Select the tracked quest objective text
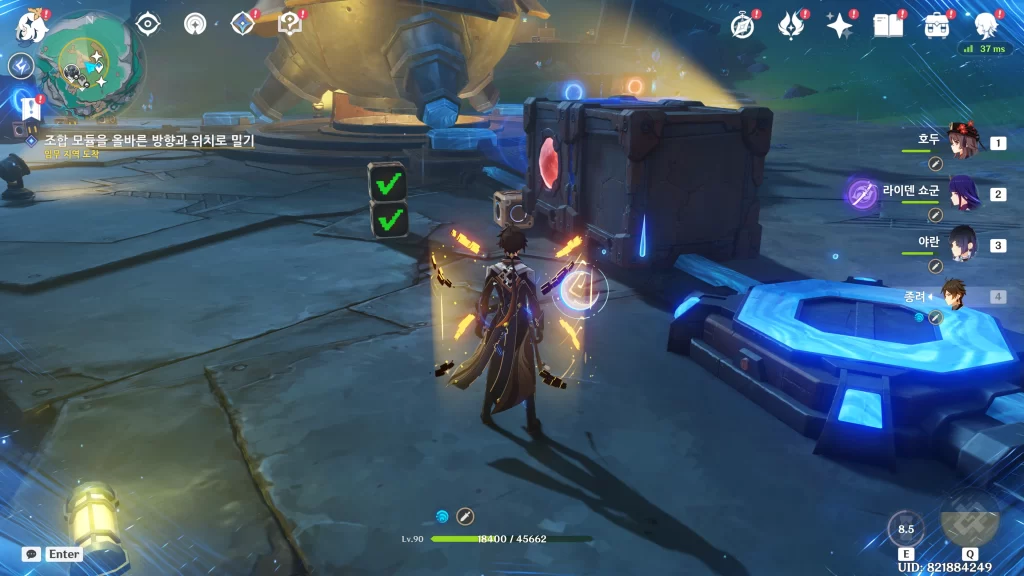 click(x=148, y=141)
